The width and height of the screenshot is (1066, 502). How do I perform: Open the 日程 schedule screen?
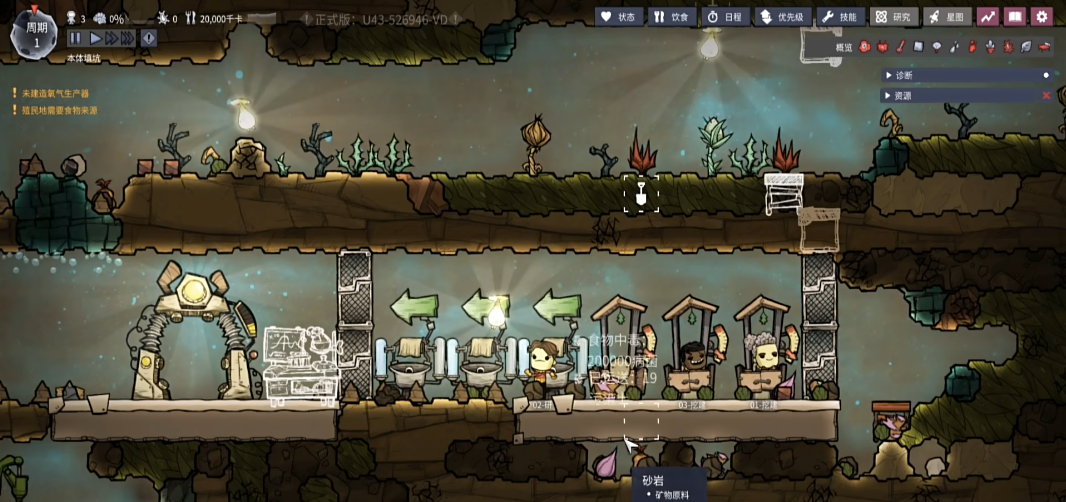[725, 17]
